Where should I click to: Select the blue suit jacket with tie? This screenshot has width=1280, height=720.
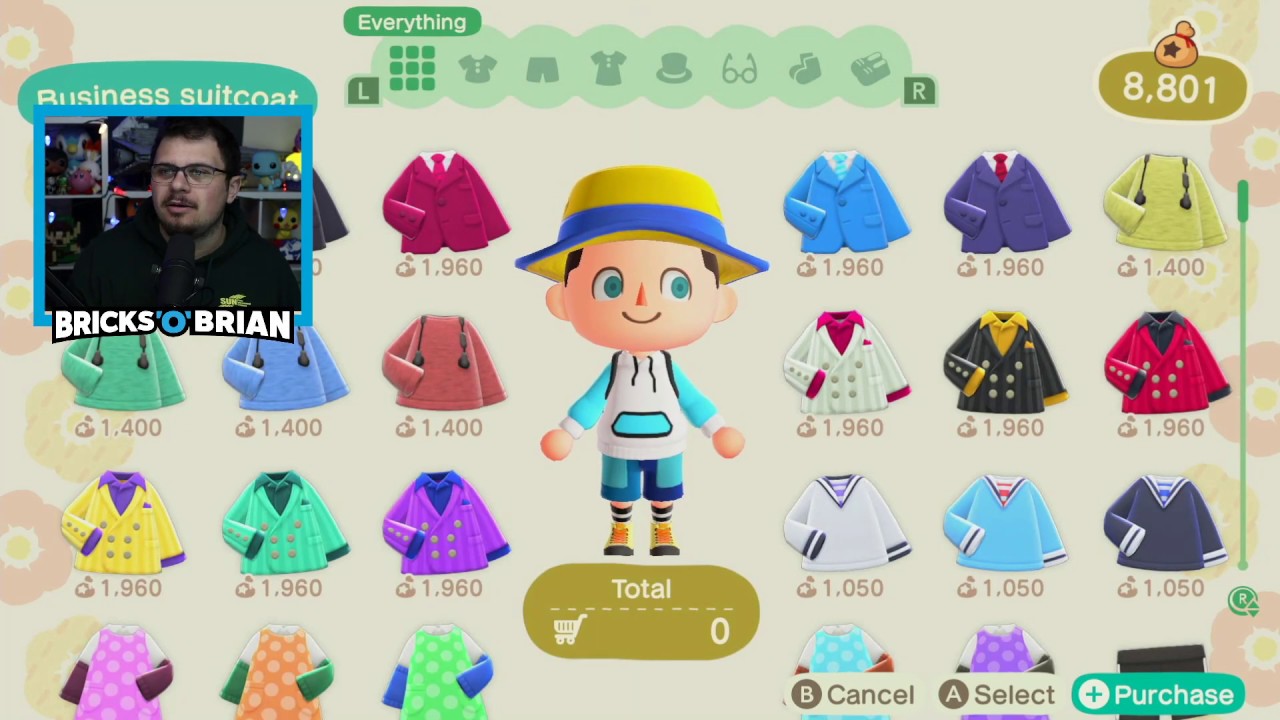(848, 205)
